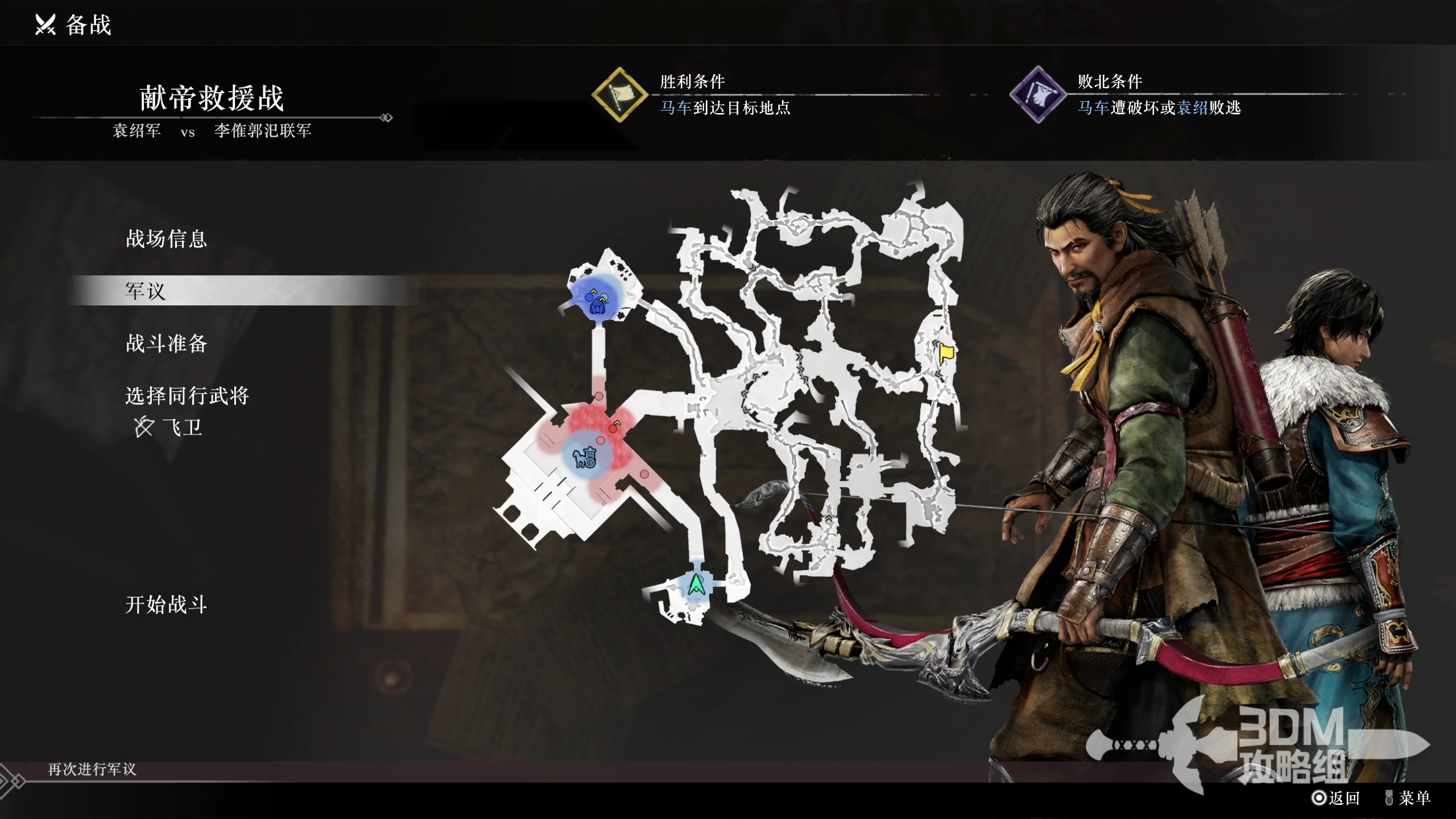Click the 败北条件 defeat condition icon

(1037, 94)
